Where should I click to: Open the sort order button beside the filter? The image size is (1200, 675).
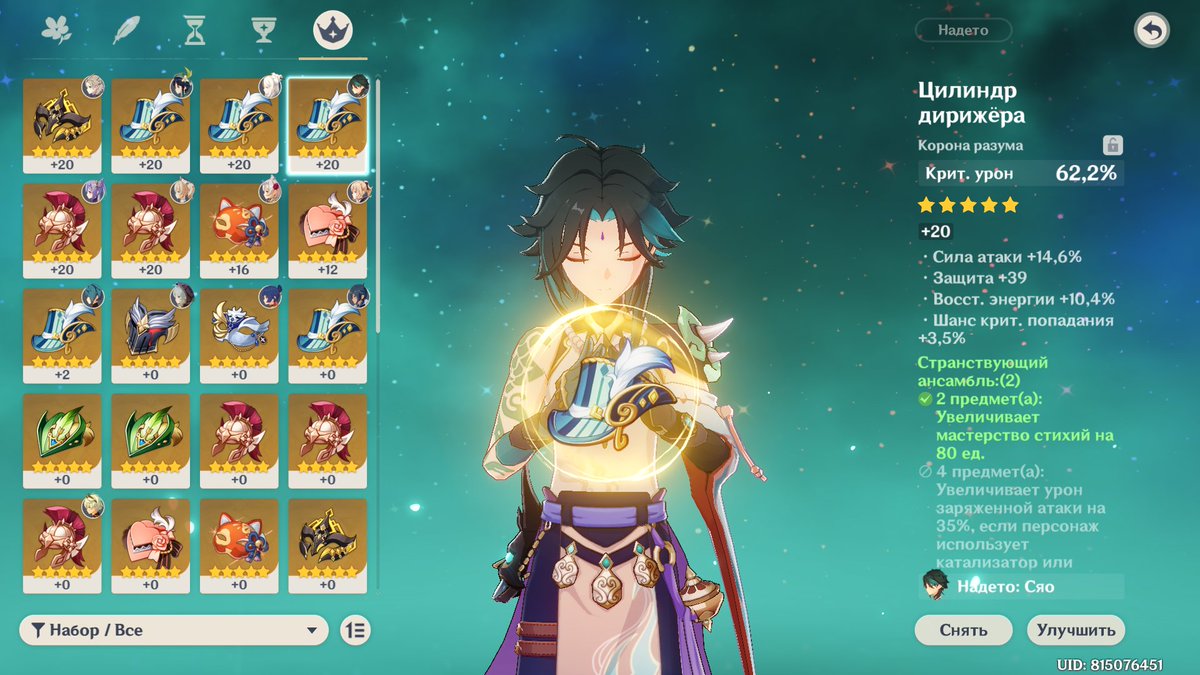356,630
